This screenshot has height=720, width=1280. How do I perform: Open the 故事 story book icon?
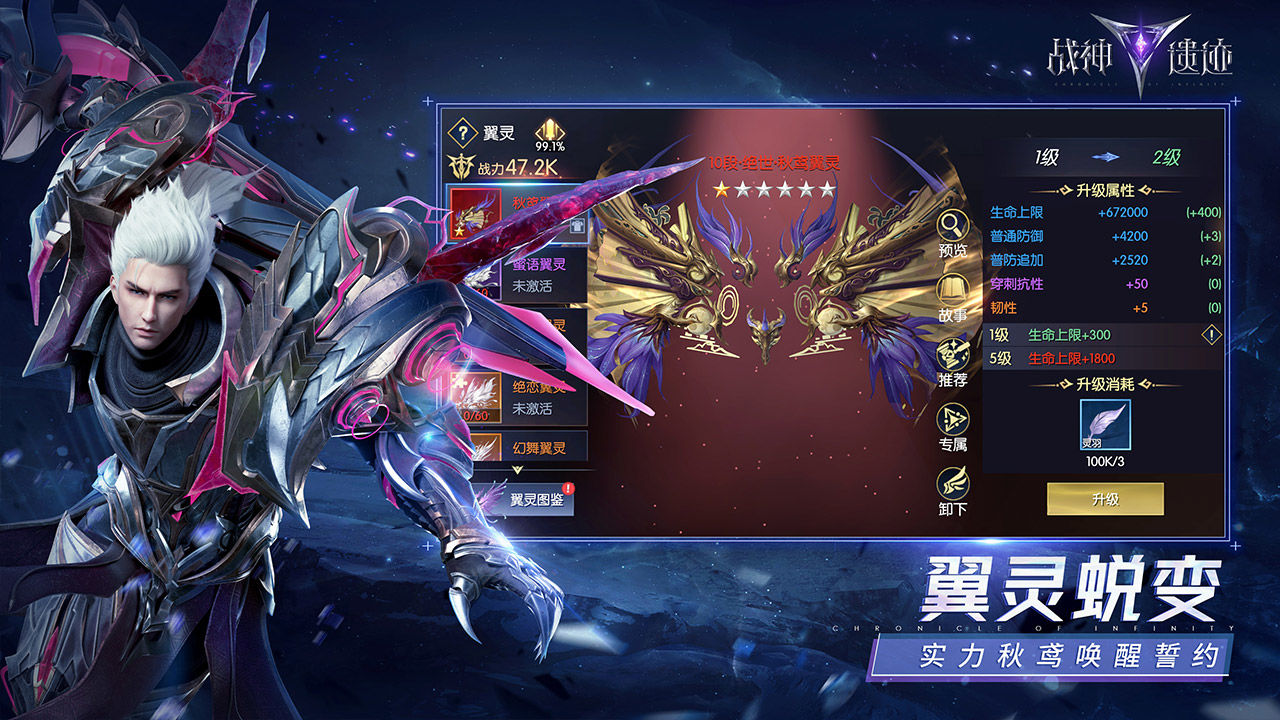click(x=950, y=290)
